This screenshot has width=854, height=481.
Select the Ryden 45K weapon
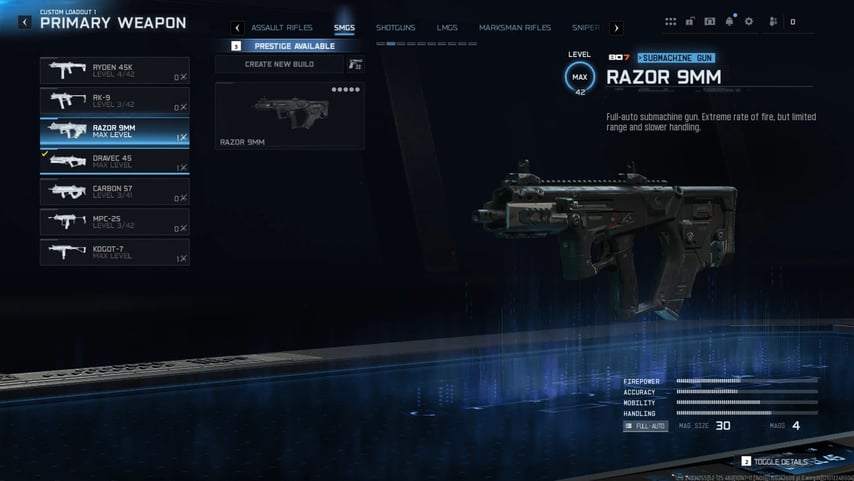point(114,71)
